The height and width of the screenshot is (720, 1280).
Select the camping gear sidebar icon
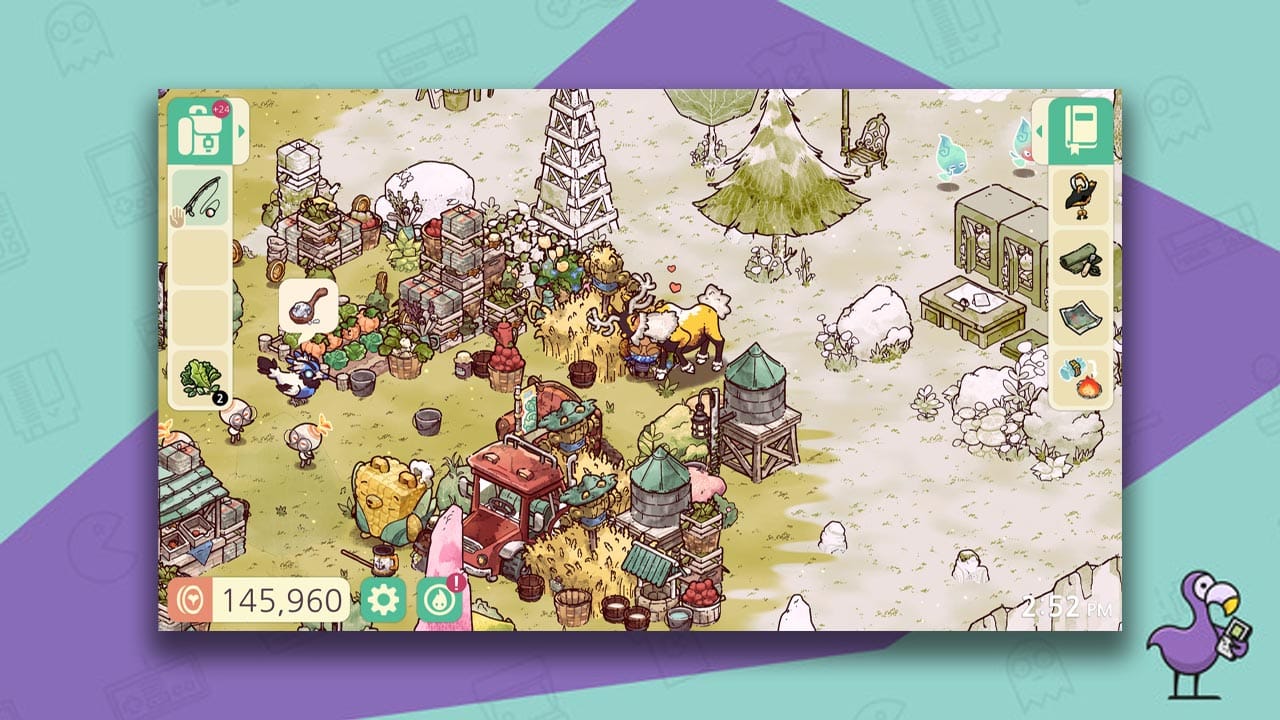pyautogui.click(x=1078, y=258)
